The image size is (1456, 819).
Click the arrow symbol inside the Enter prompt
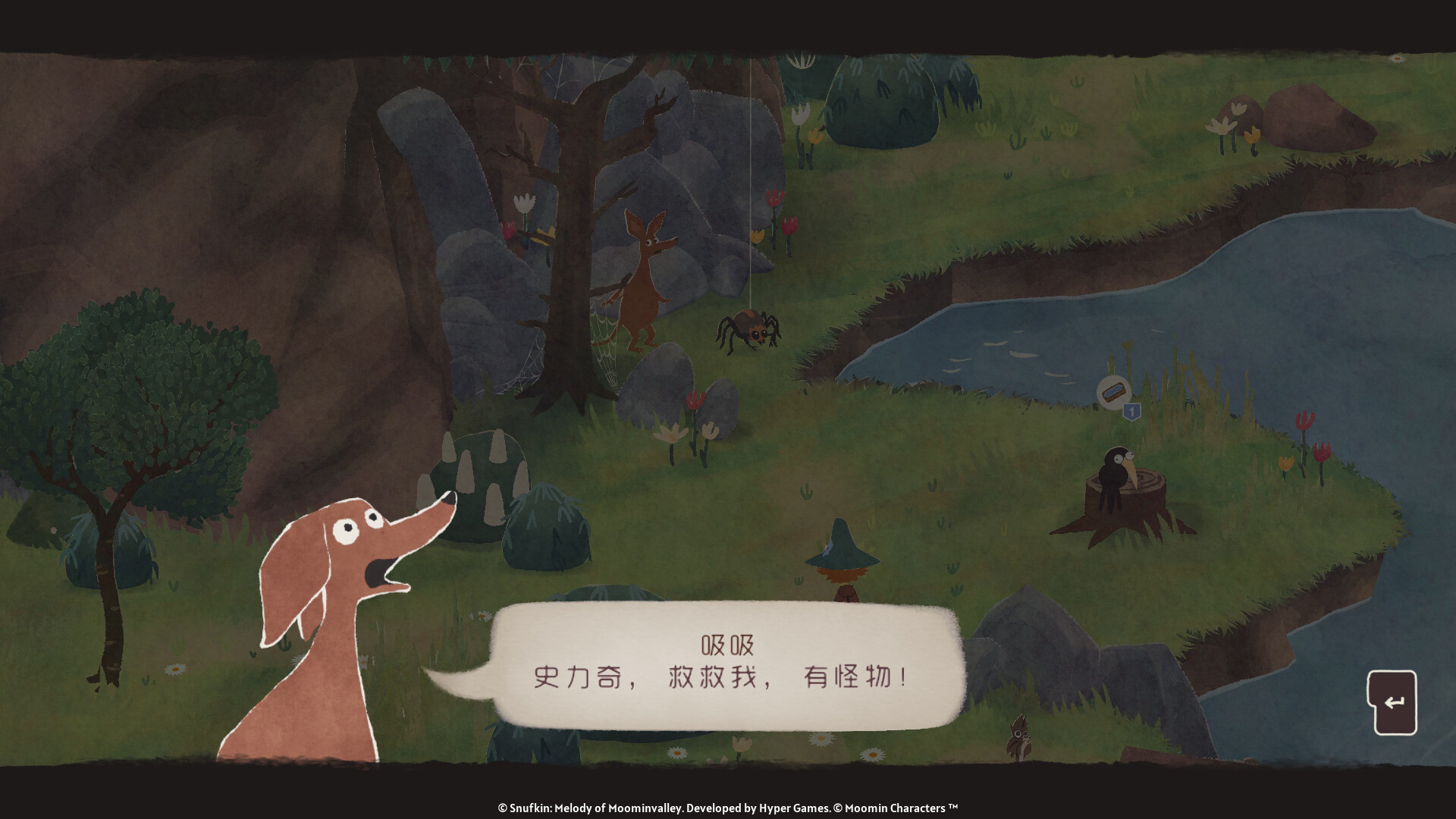[x=1395, y=701]
